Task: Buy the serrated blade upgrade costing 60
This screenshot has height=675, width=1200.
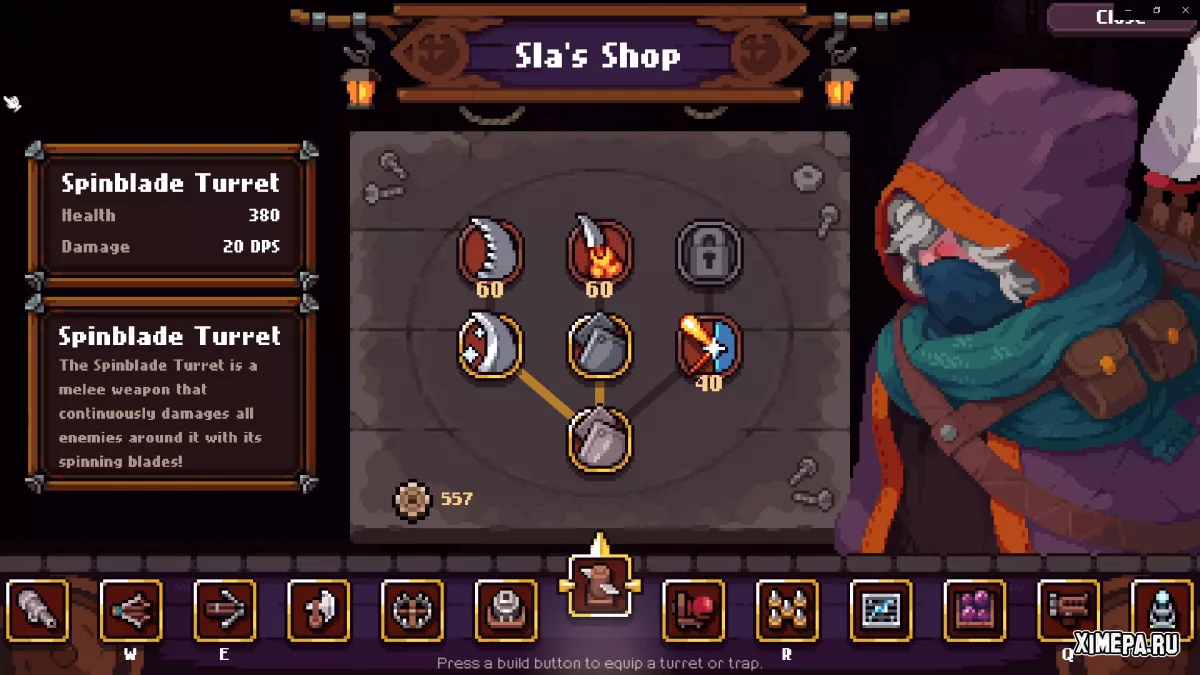Action: 490,251
